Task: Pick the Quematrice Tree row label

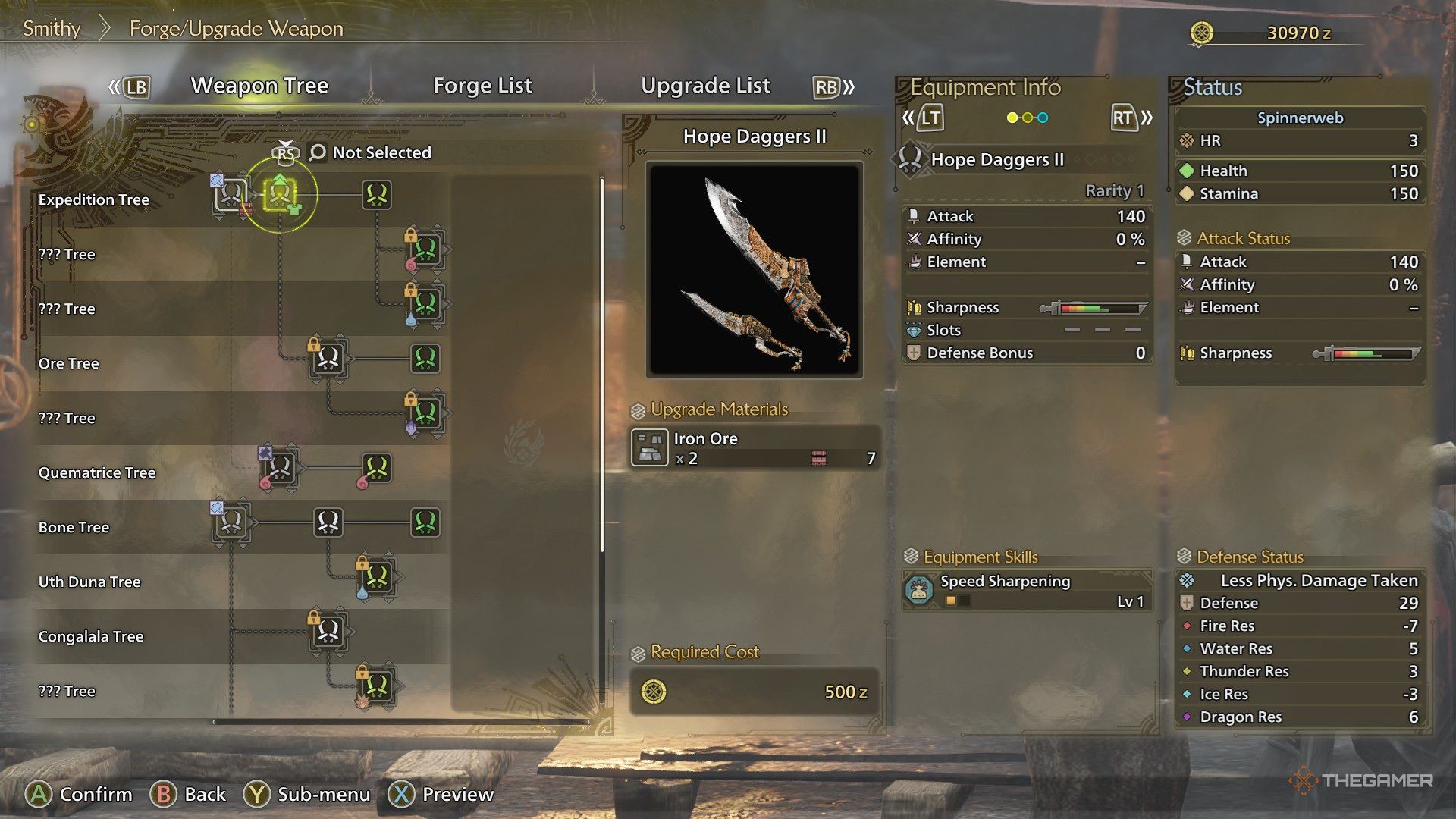Action: click(96, 472)
